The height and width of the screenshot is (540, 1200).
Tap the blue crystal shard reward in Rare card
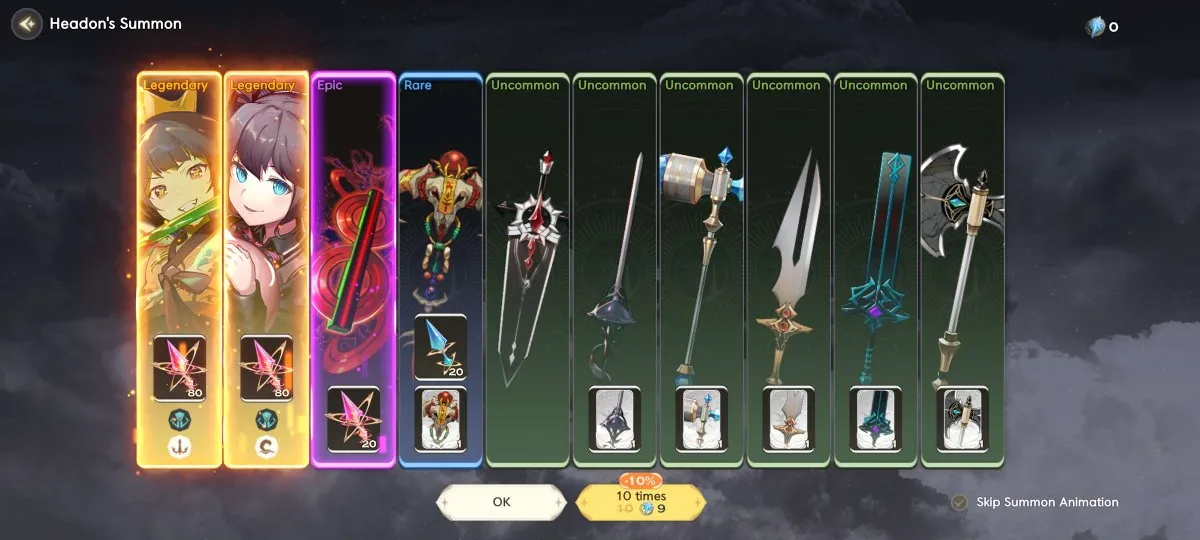point(440,347)
